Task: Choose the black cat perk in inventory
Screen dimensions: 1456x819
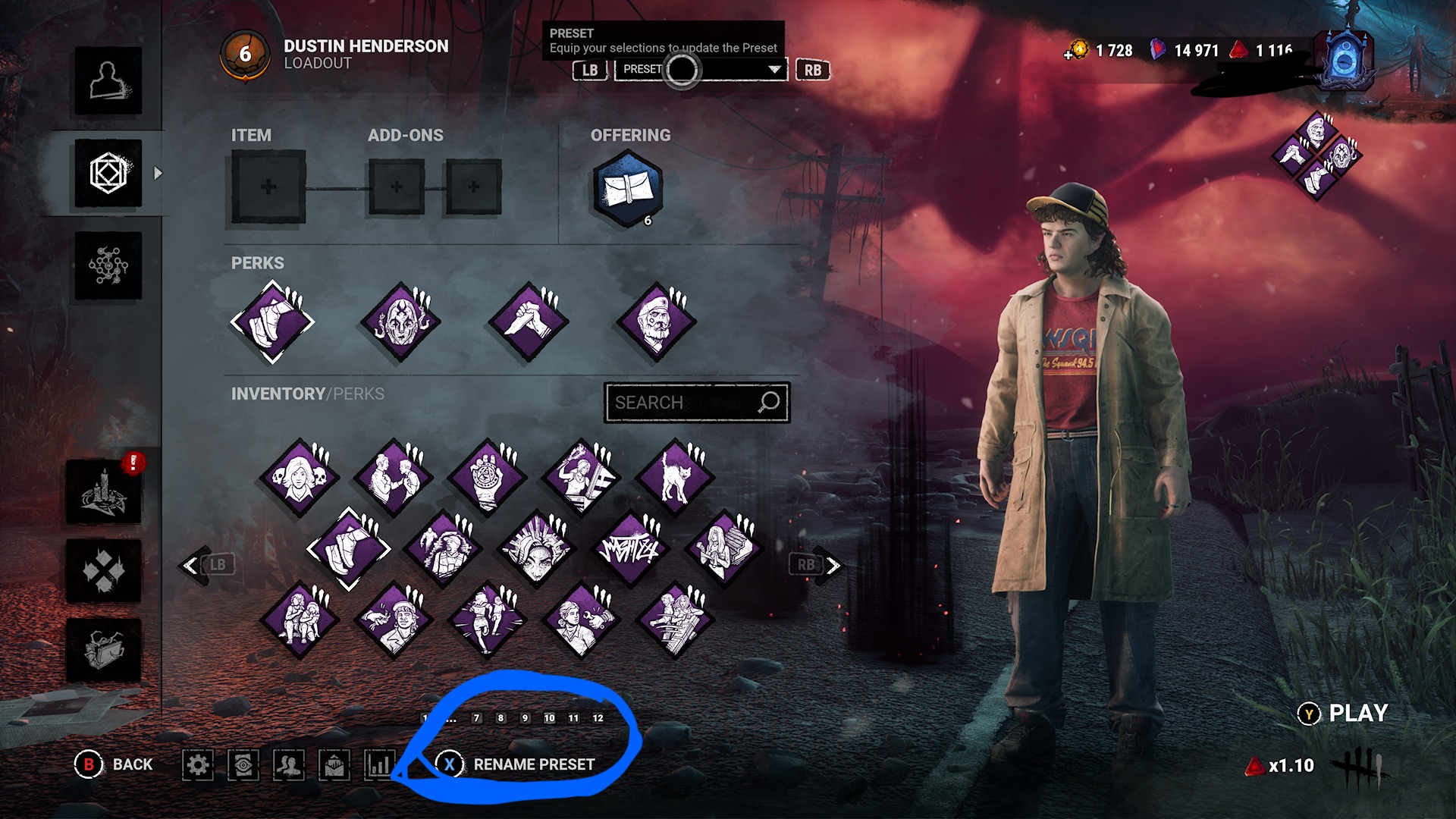Action: tap(675, 478)
